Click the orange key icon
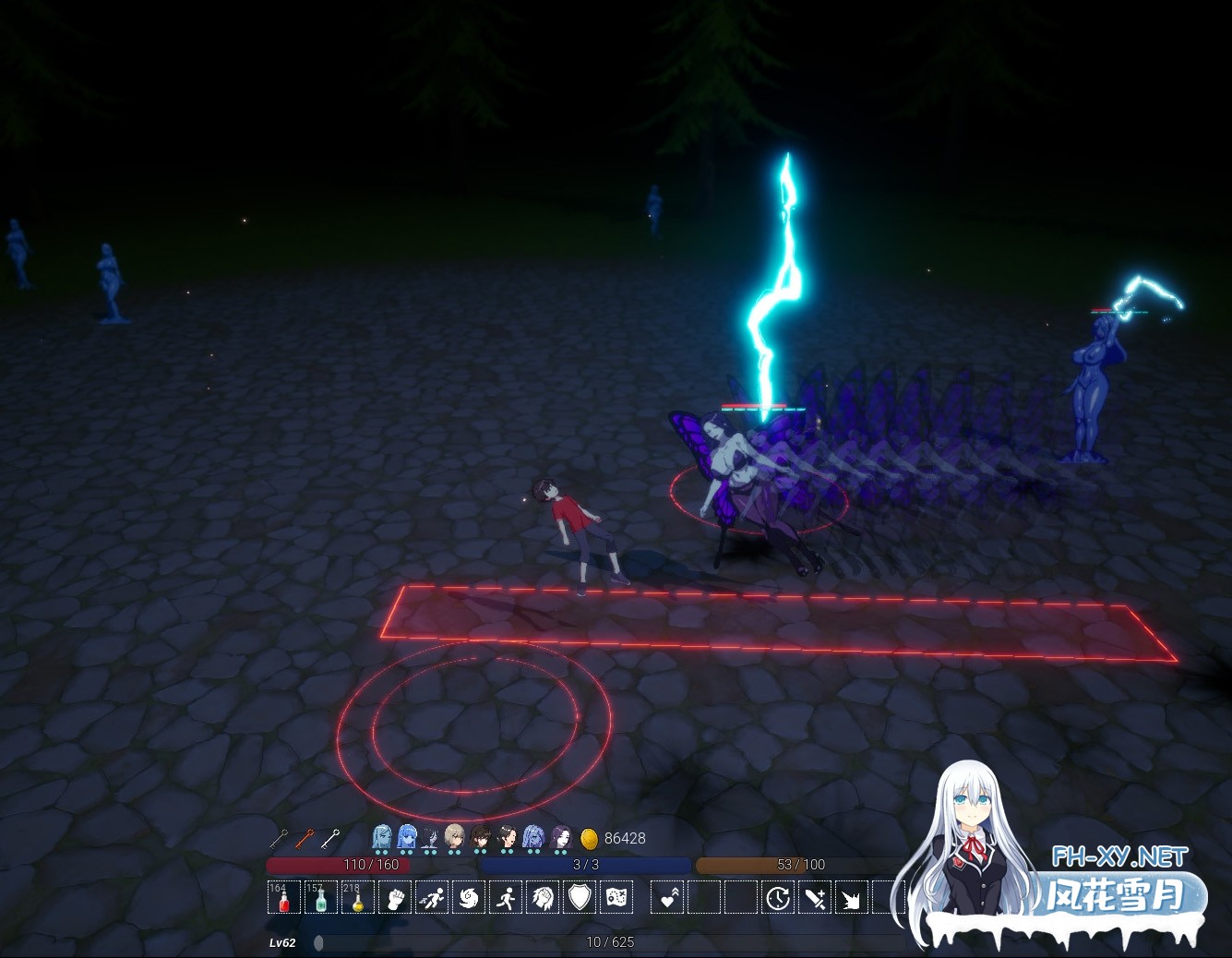 click(x=305, y=838)
